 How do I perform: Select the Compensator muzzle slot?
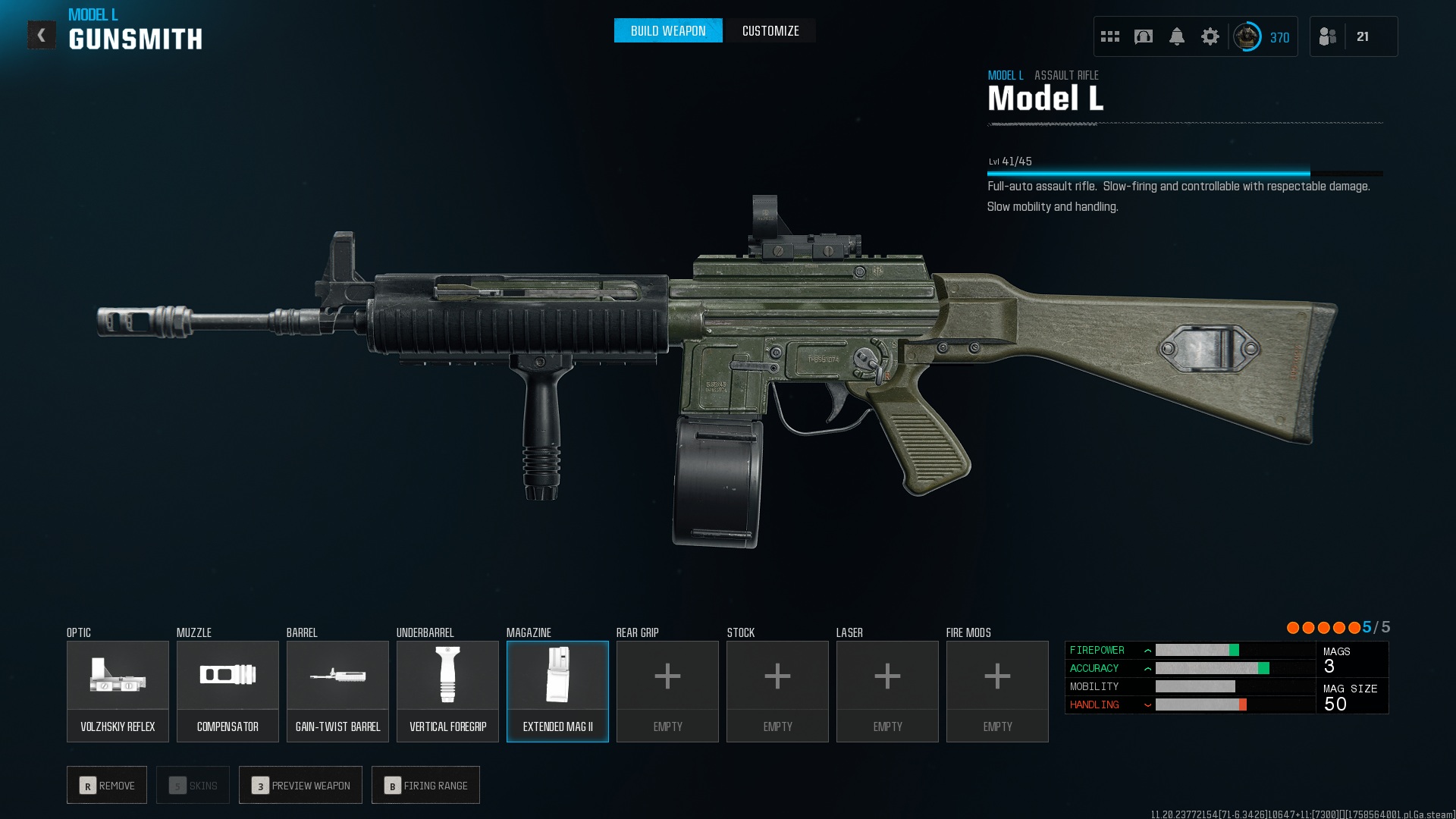pos(227,691)
